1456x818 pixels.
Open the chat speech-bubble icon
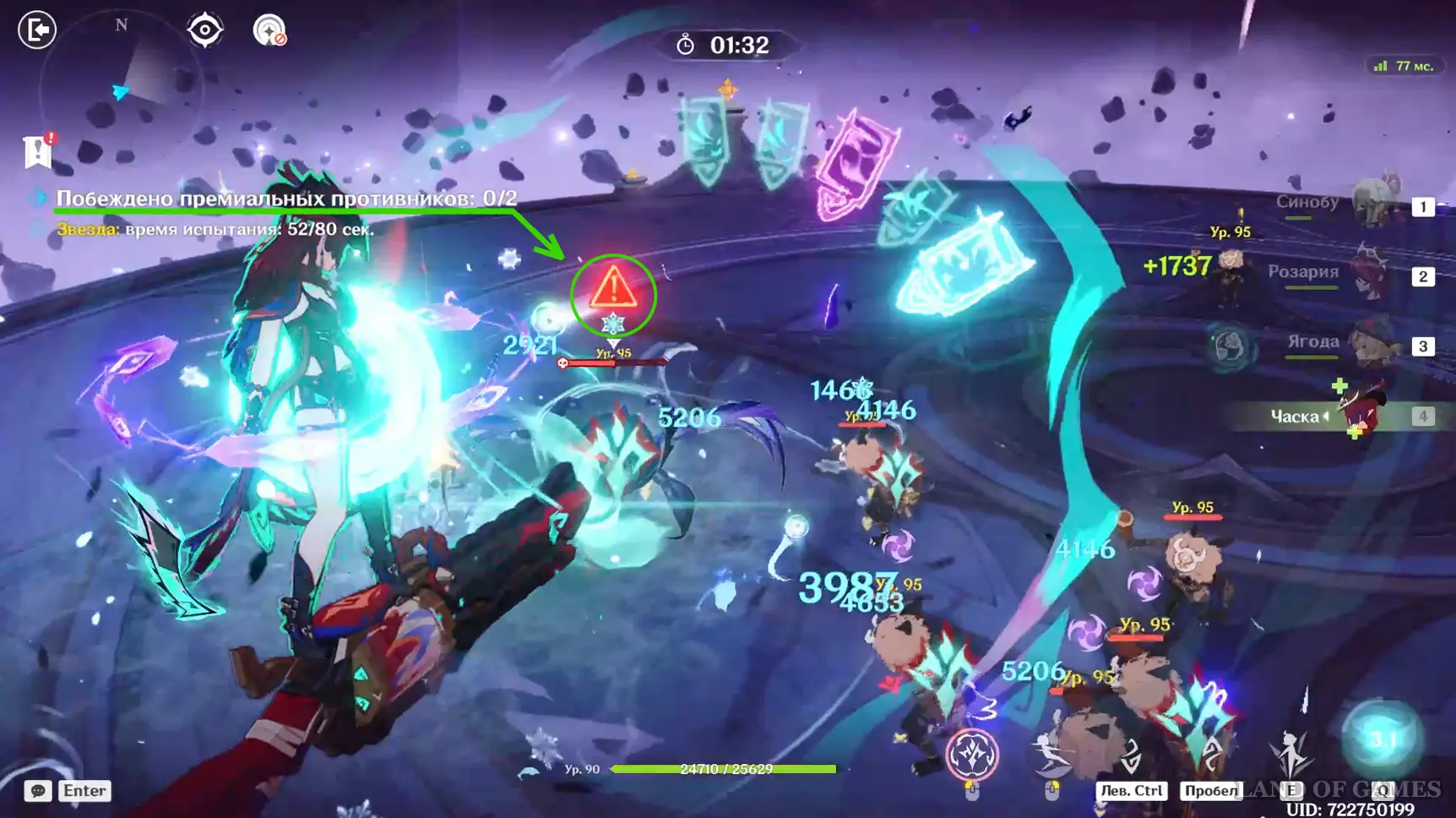37,791
